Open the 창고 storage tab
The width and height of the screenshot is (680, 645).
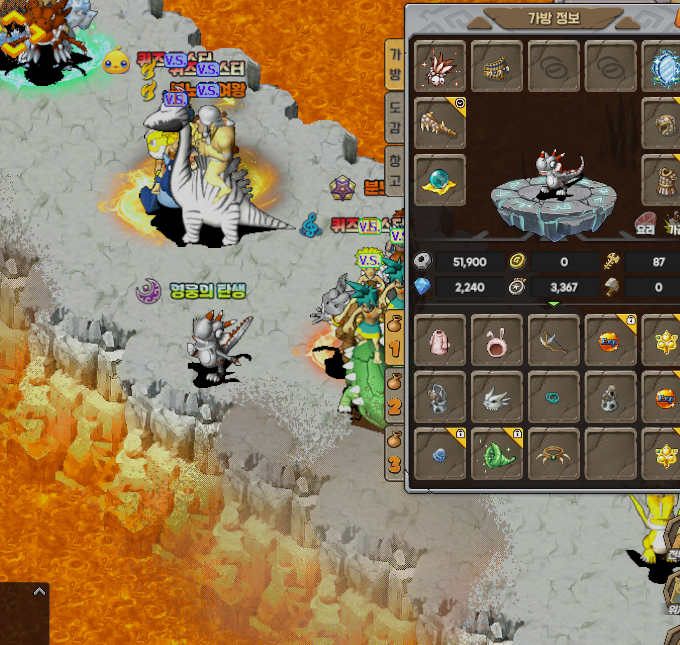395,171
